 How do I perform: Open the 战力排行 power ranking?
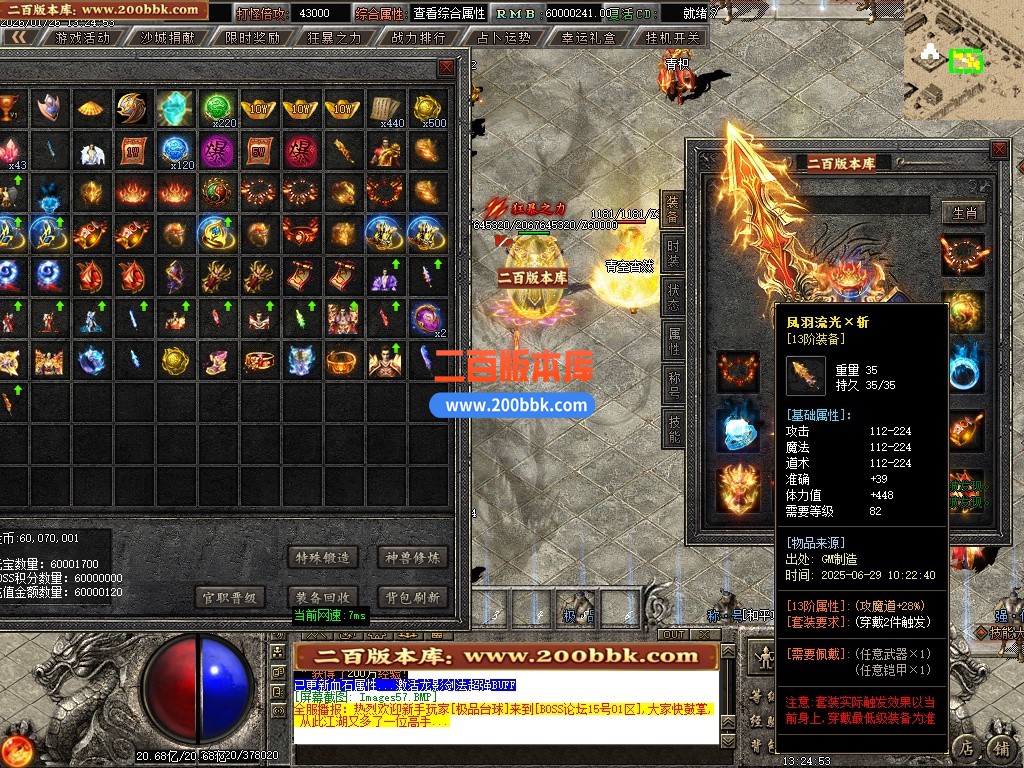coord(418,38)
